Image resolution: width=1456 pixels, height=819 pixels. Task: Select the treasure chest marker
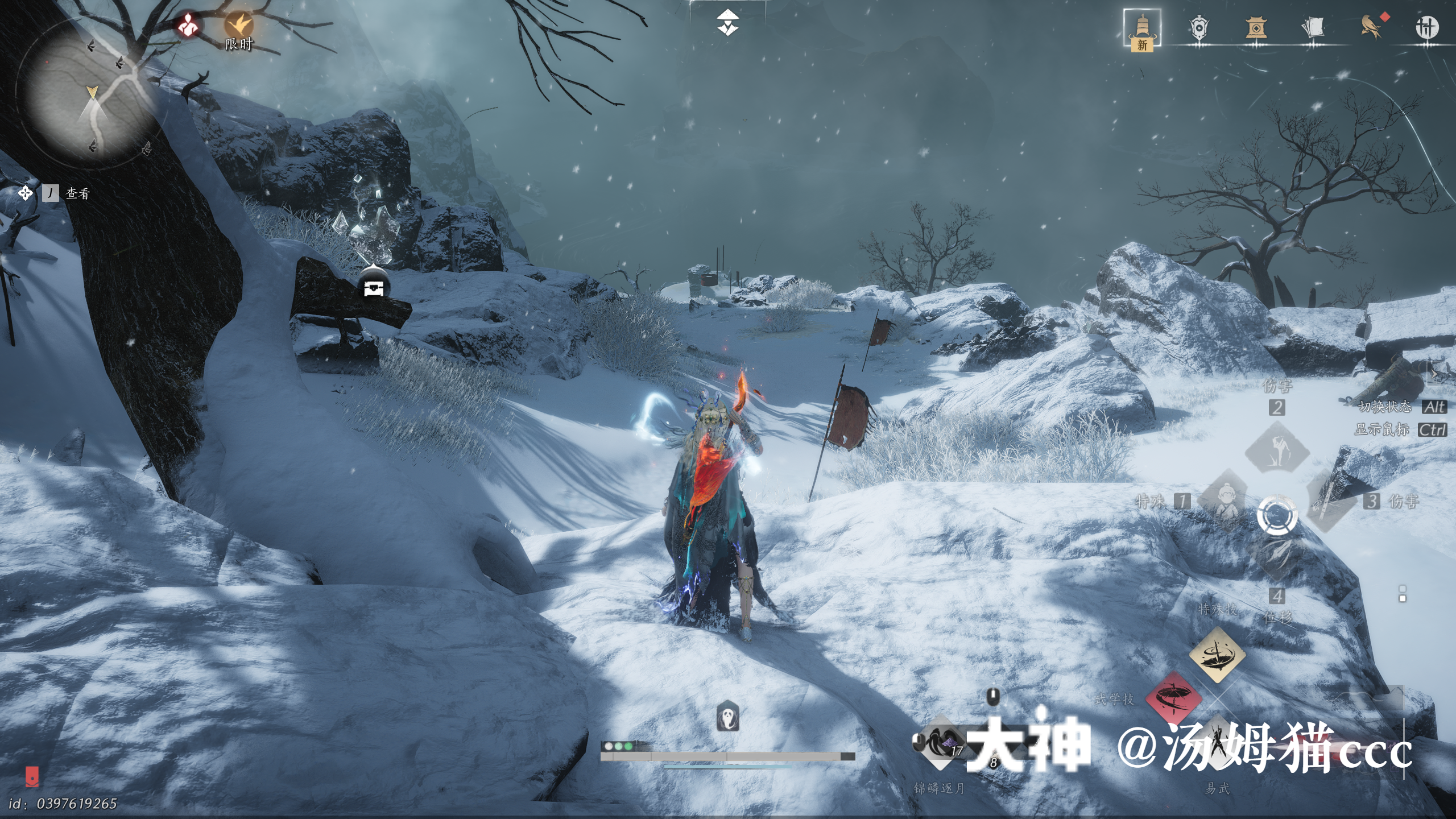(x=374, y=287)
